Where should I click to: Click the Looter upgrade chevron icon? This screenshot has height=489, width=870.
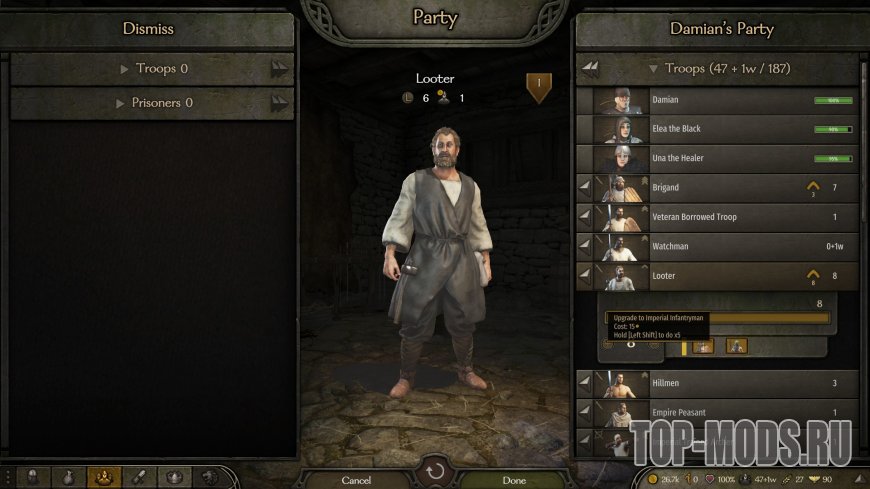pyautogui.click(x=813, y=274)
